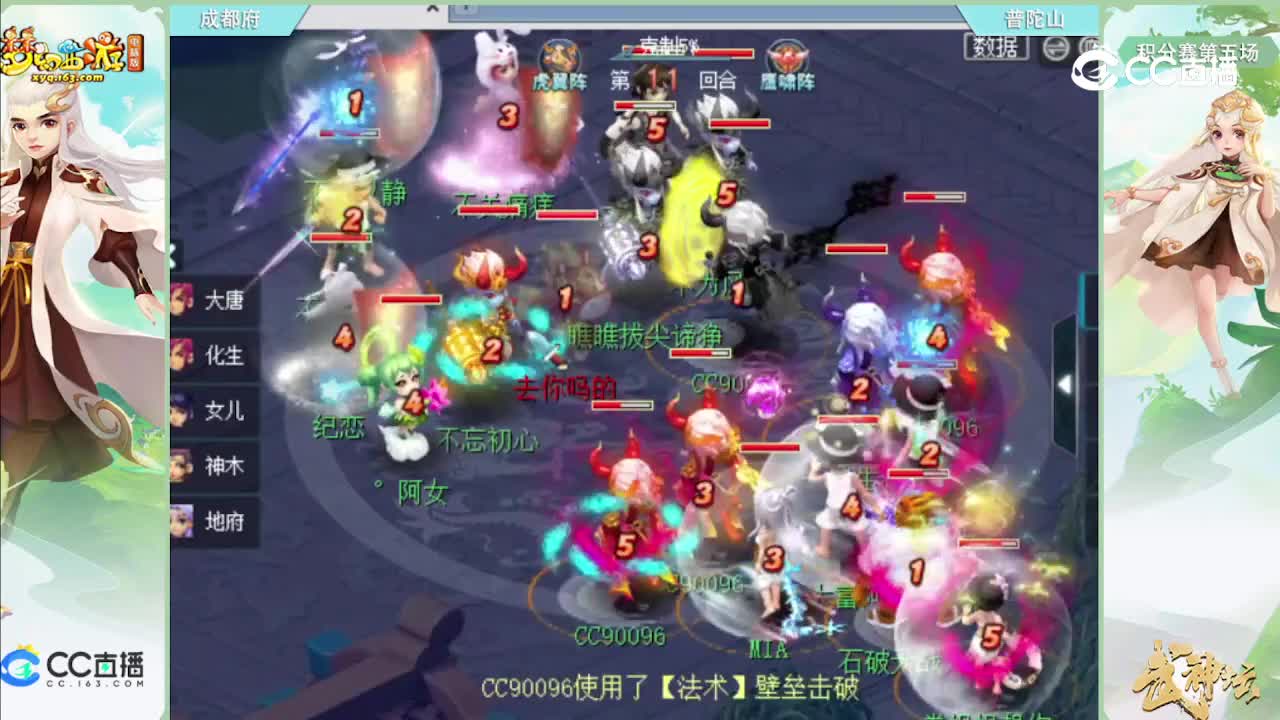Switch to the 成都府 team tab
This screenshot has width=1280, height=720.
coord(231,18)
